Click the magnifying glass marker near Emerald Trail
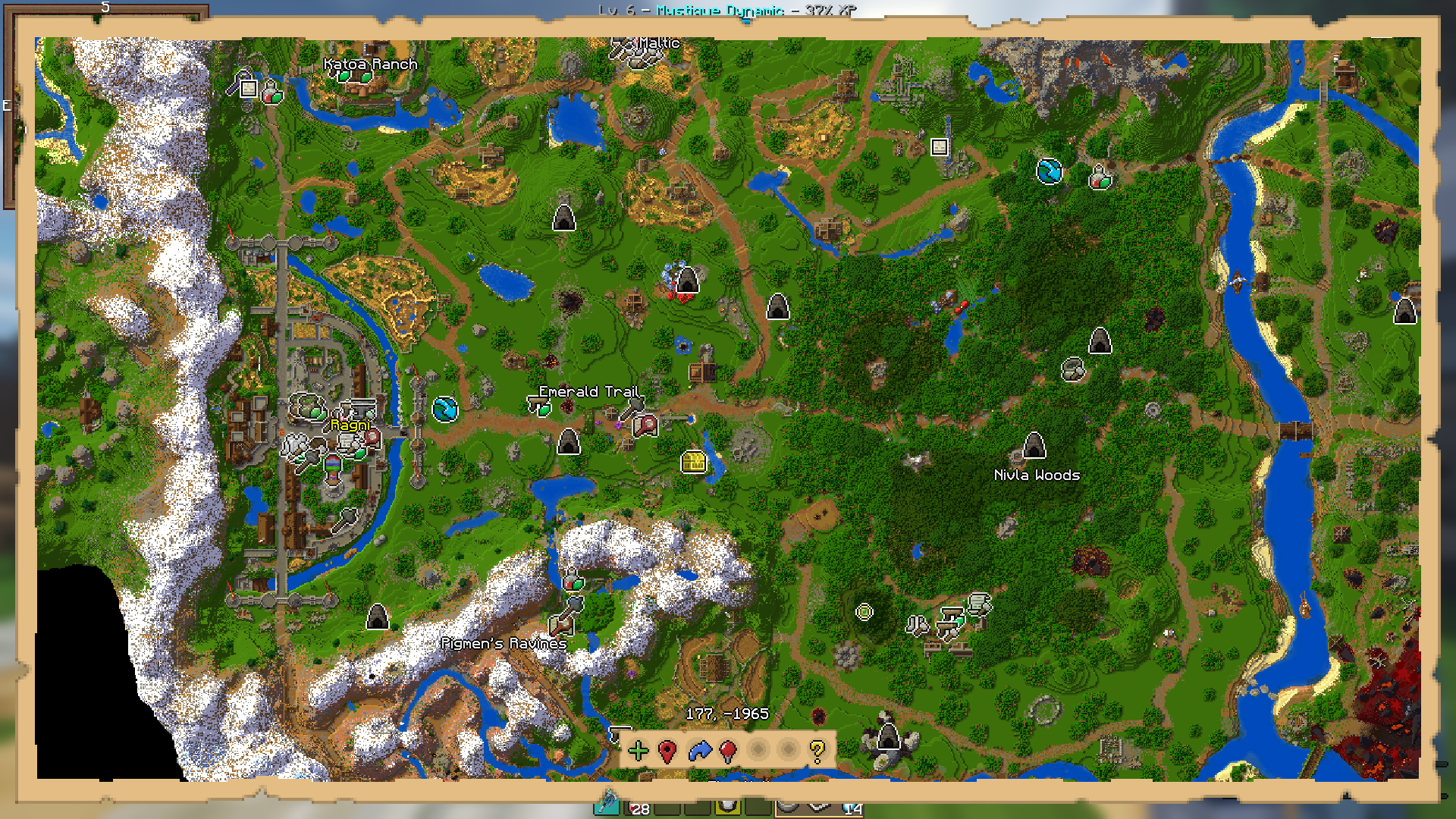This screenshot has height=819, width=1456. [x=645, y=426]
